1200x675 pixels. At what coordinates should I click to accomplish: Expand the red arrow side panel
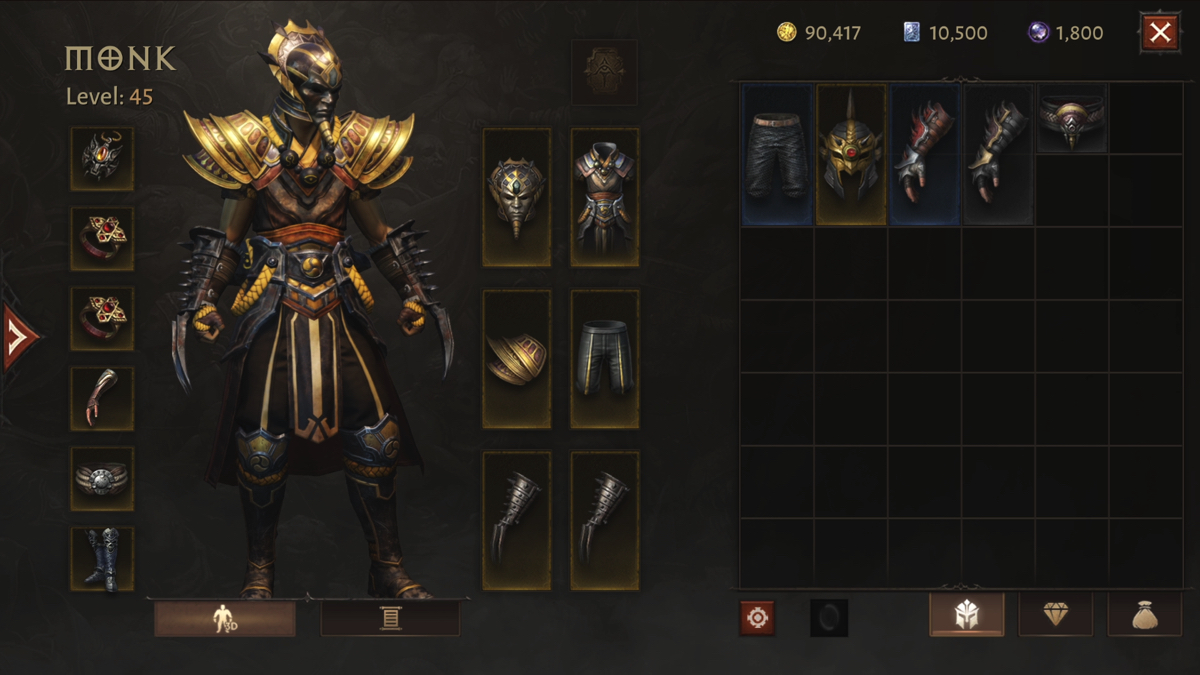coord(19,337)
